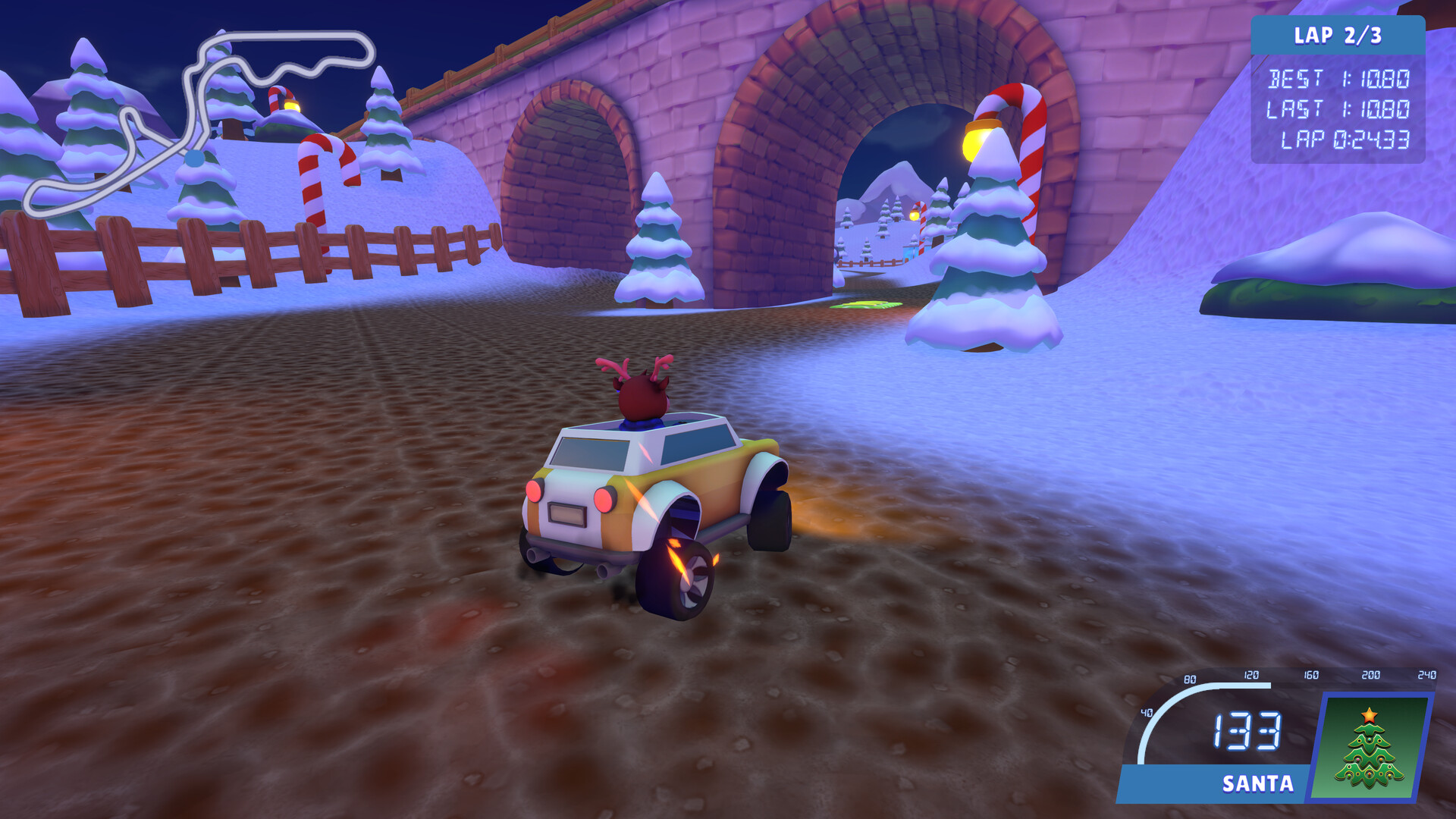Expand the minimap in the corner
Image resolution: width=1456 pixels, height=819 pixels.
tap(197, 121)
